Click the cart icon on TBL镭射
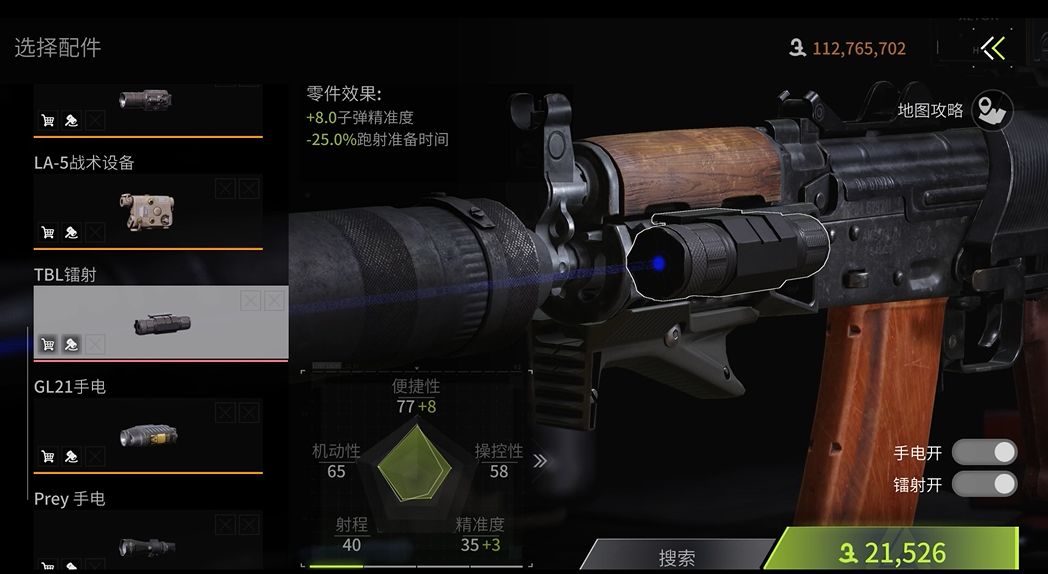The image size is (1048, 574). coord(47,345)
